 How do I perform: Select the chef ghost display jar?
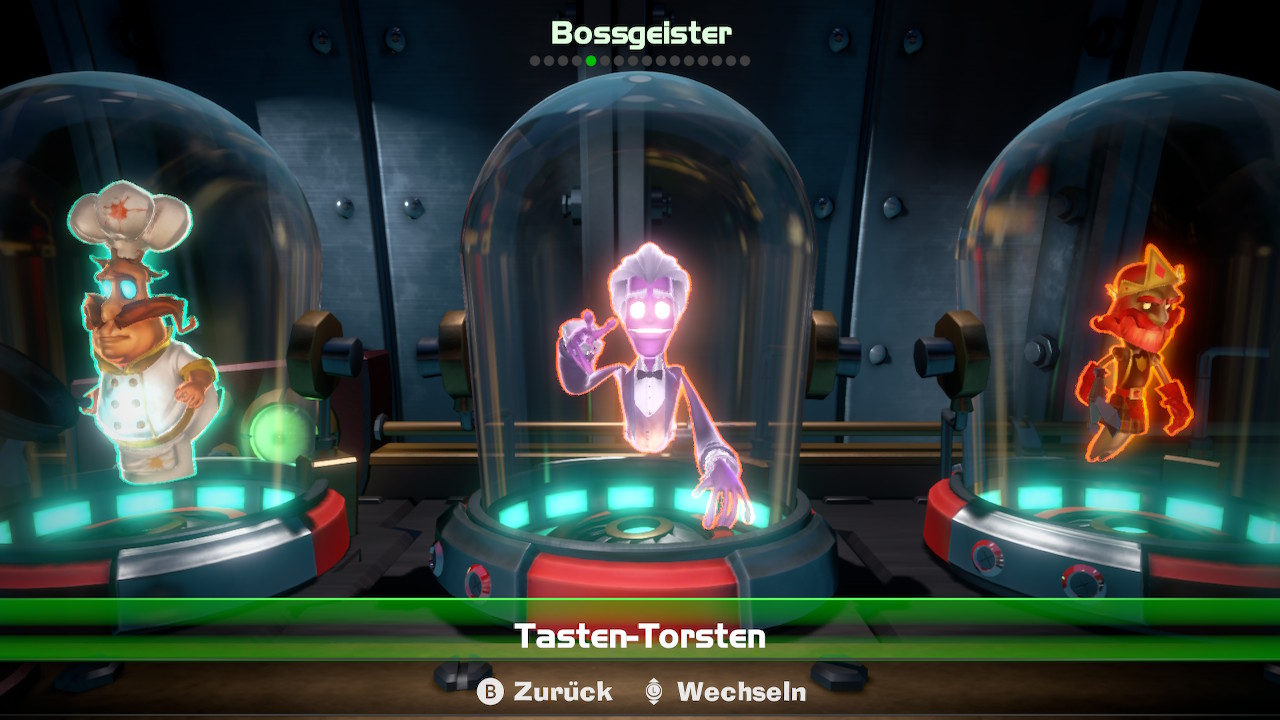(x=140, y=330)
